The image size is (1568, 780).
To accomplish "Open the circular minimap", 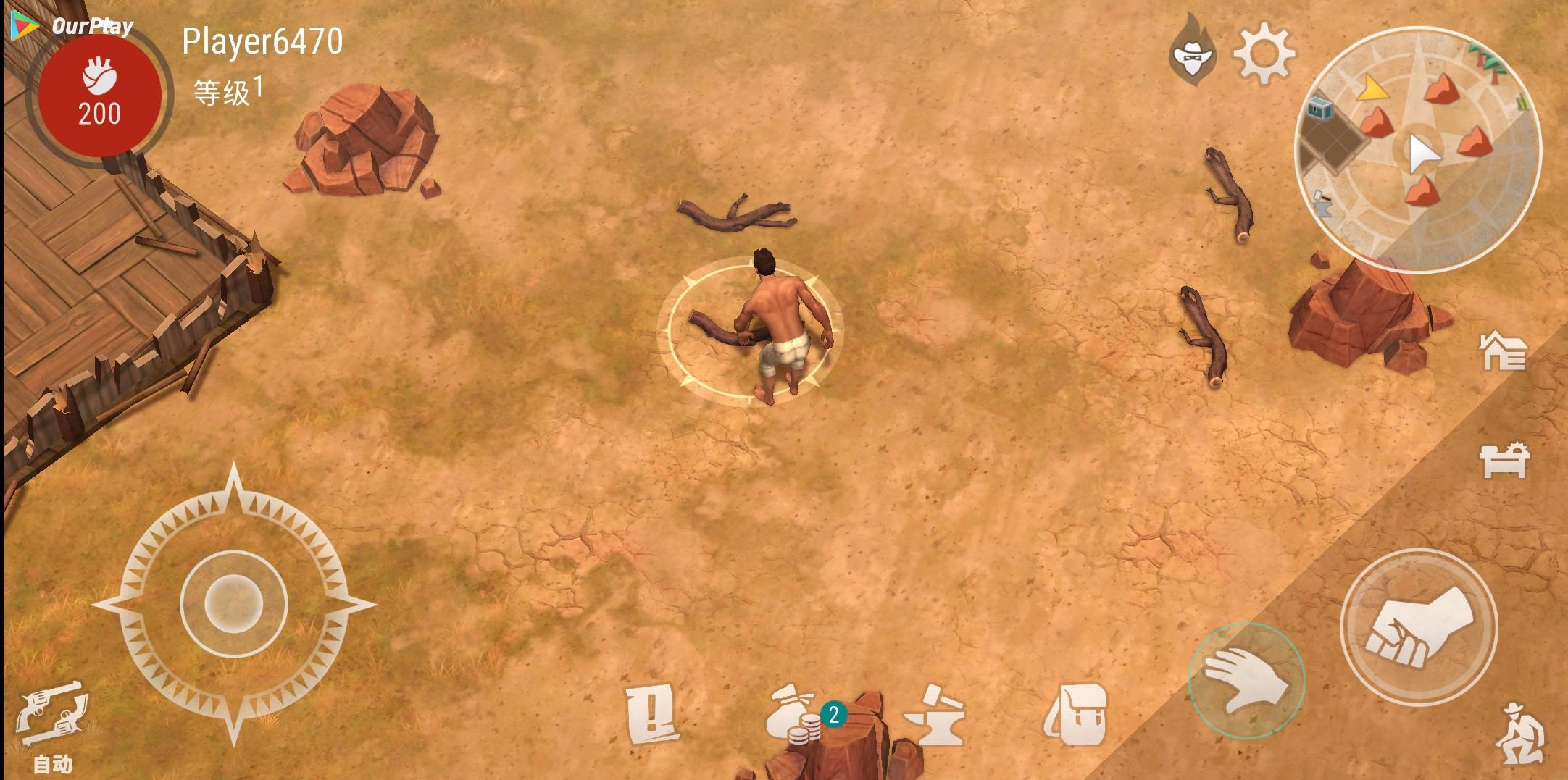I will pyautogui.click(x=1417, y=150).
